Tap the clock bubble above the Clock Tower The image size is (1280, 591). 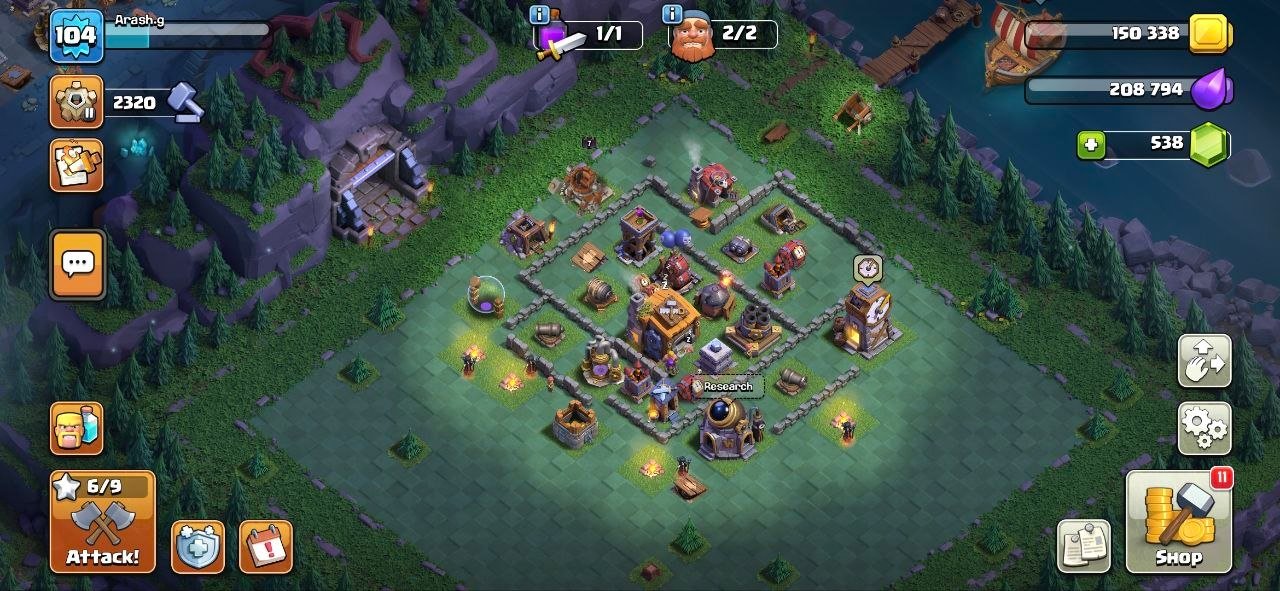pyautogui.click(x=867, y=268)
